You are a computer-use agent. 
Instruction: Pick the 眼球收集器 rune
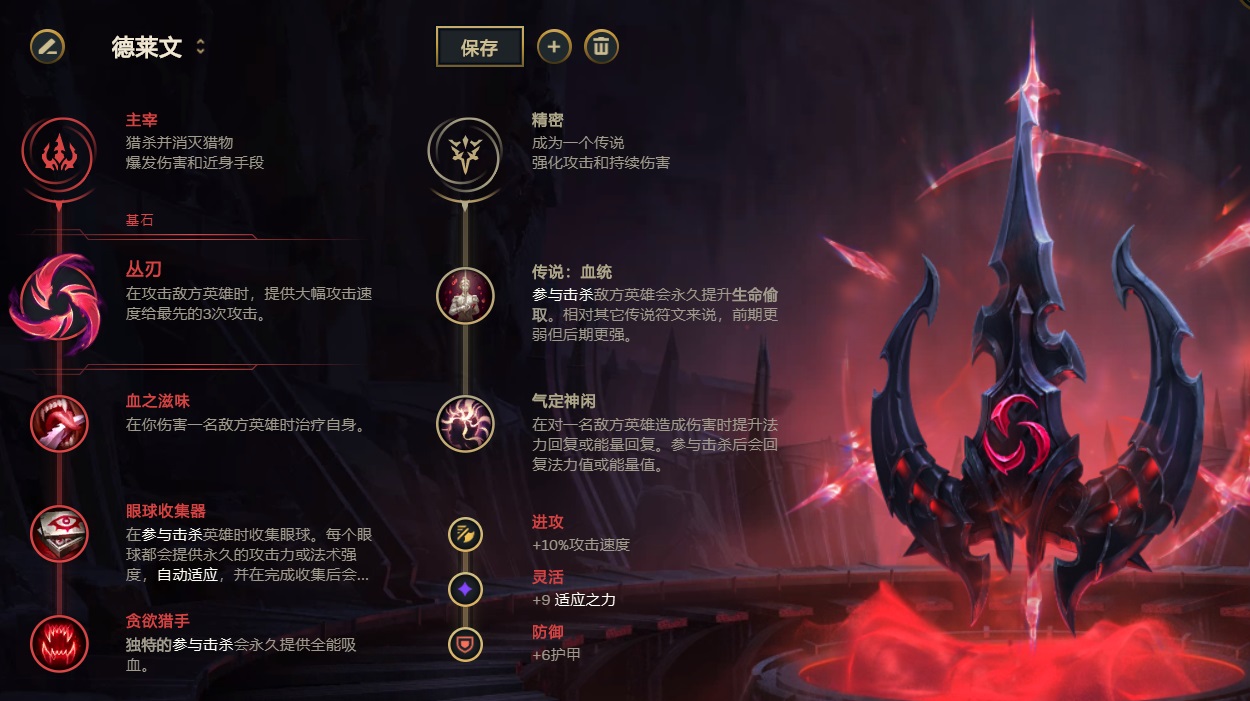tap(59, 533)
